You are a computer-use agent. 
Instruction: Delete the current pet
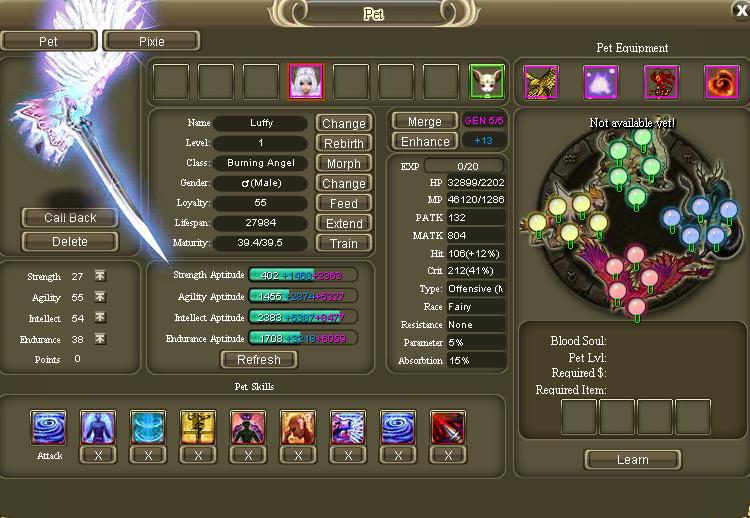69,241
